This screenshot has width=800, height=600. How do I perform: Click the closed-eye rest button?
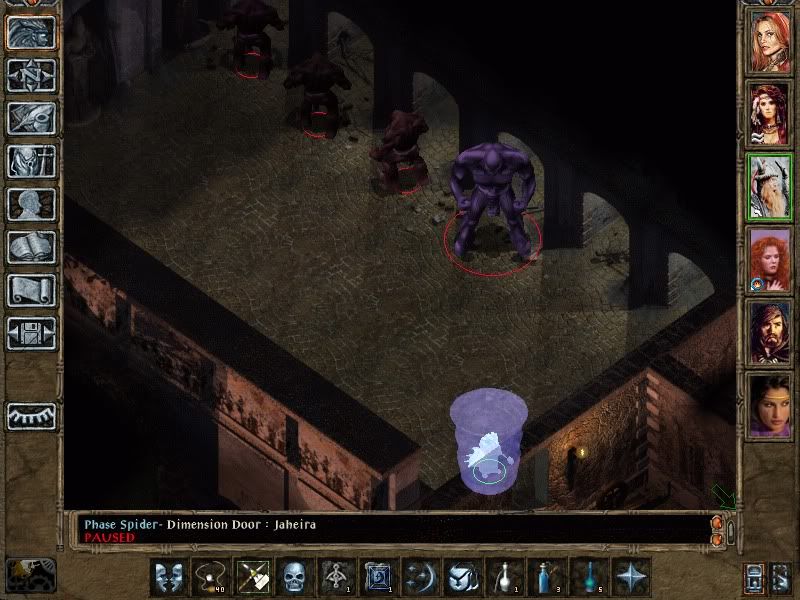tap(31, 413)
